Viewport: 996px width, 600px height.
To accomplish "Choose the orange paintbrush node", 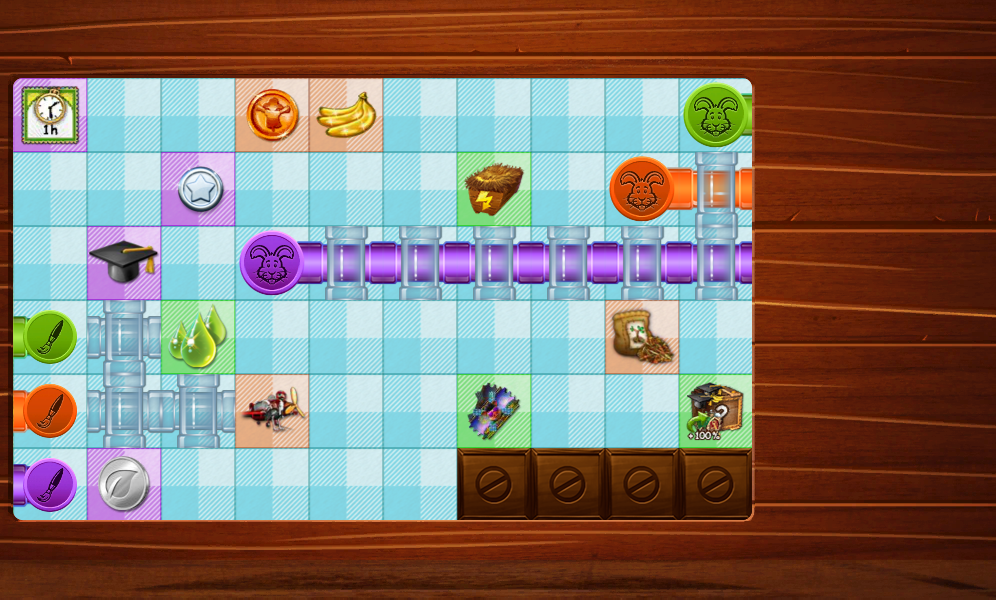I will (x=49, y=411).
